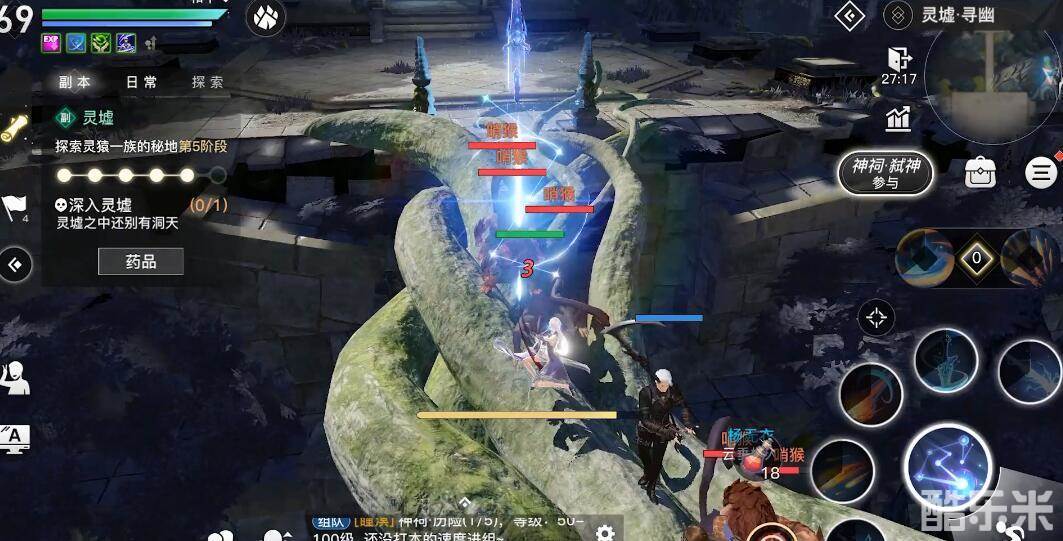Open the three-line main menu button

point(1041,172)
